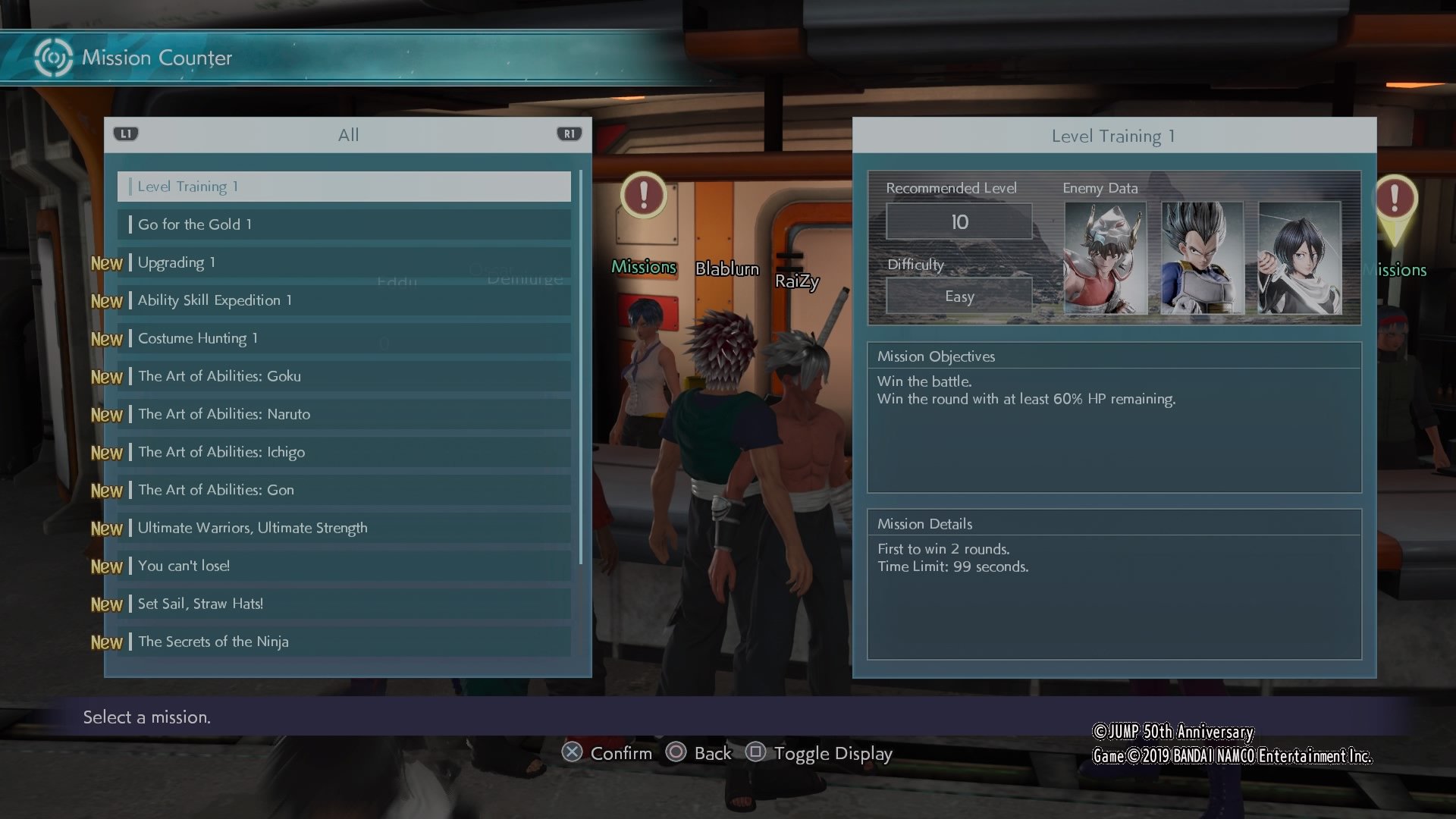
Task: Click the R1 shoulder button indicator
Action: point(569,133)
